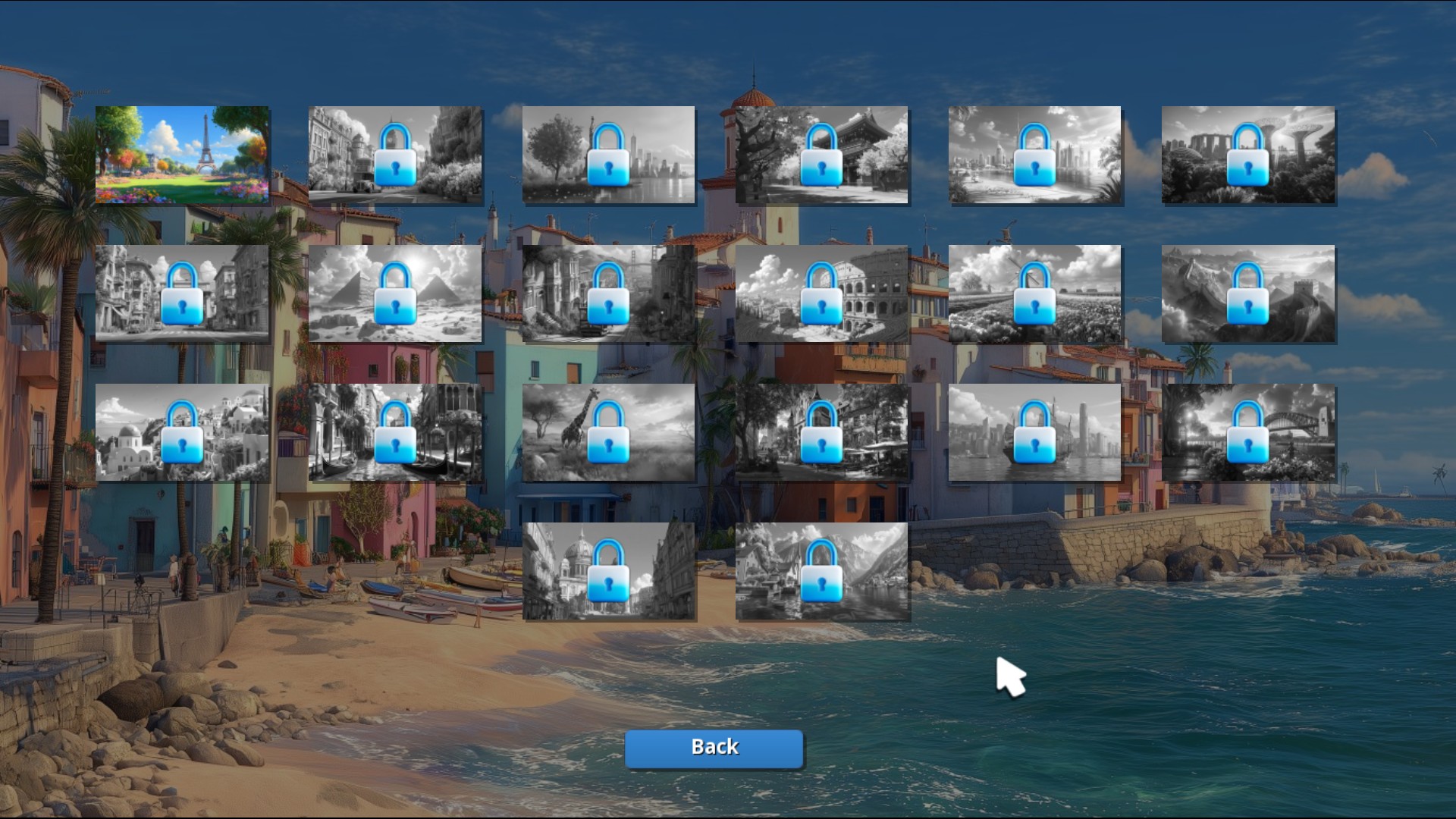Choose the locked lone tree skyline level
1456x819 pixels.
click(608, 155)
